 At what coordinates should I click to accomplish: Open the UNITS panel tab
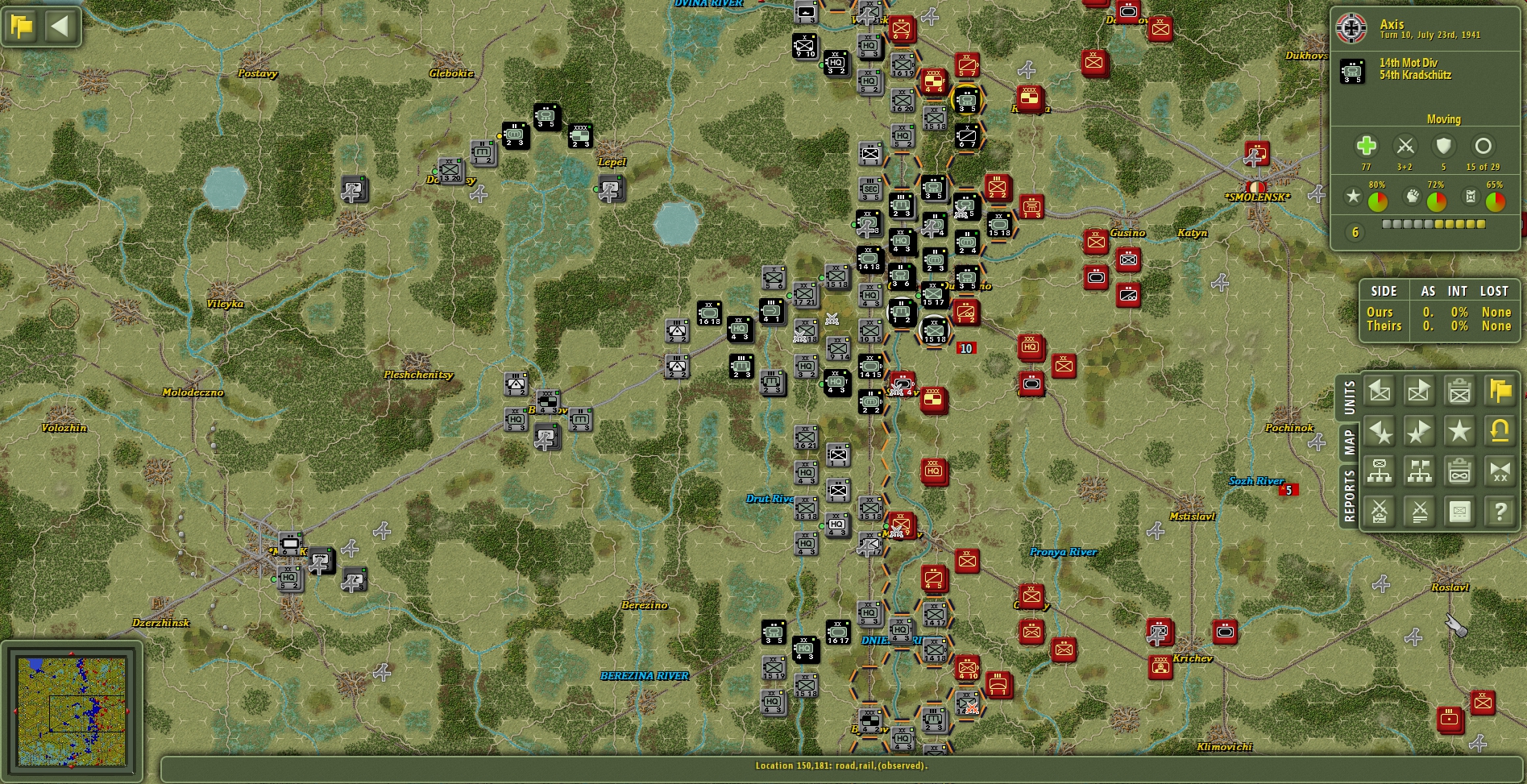[x=1349, y=395]
